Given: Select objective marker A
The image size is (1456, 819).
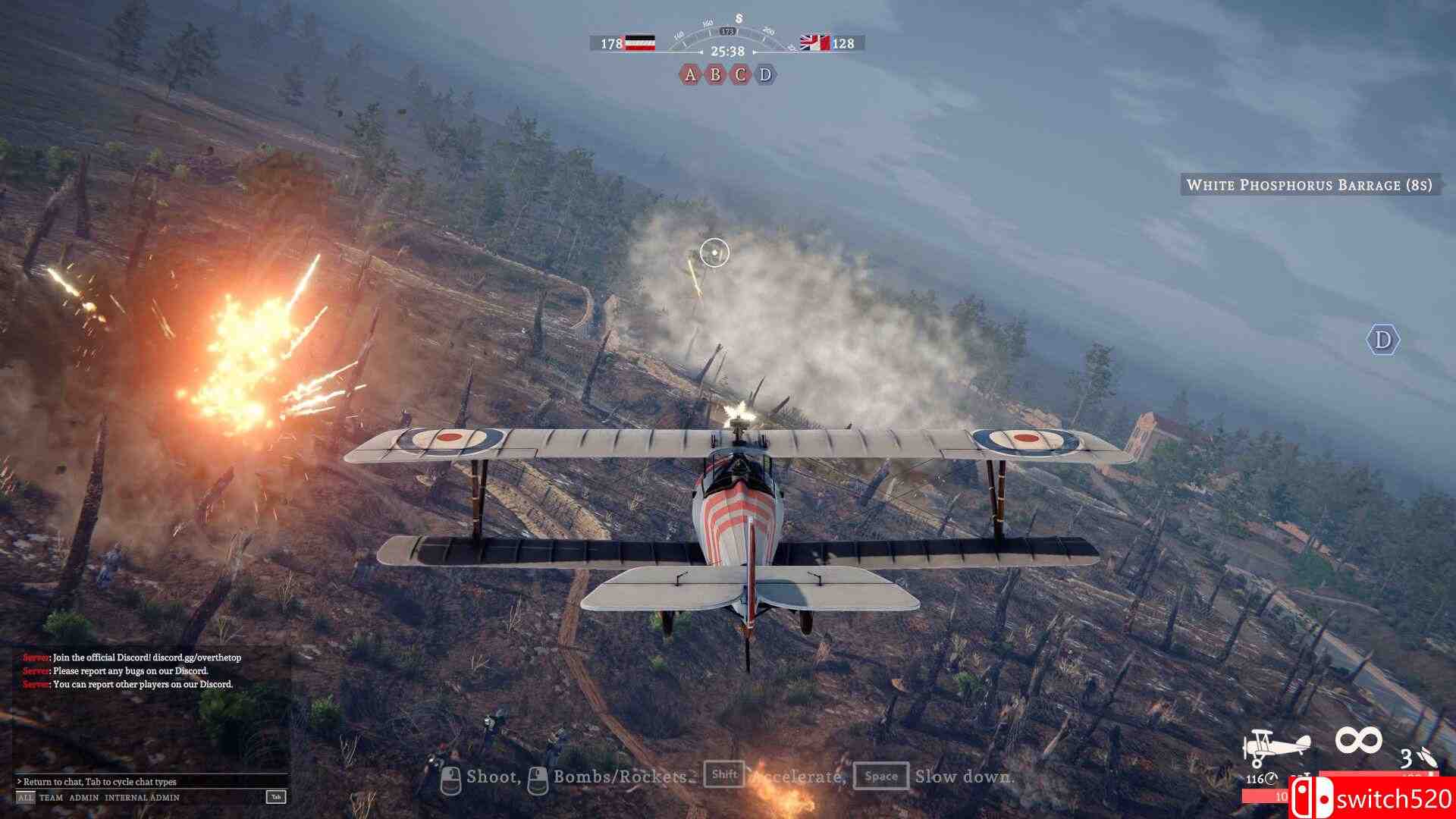Looking at the screenshot, I should tap(690, 76).
